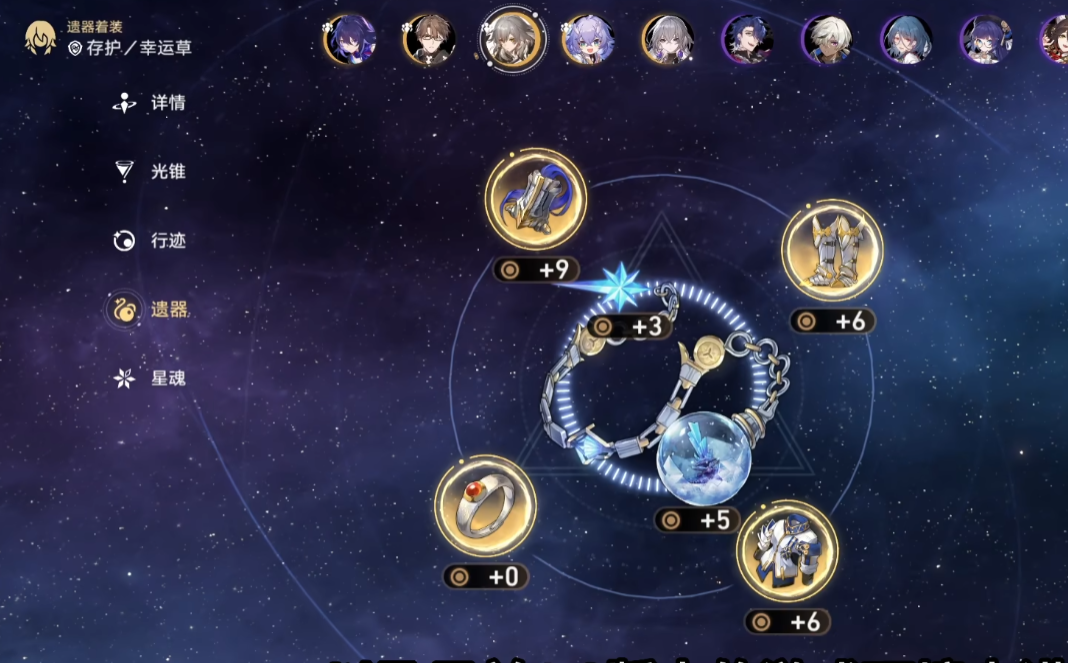
Task: Open the 星魂 eidolon page
Action: [x=150, y=378]
